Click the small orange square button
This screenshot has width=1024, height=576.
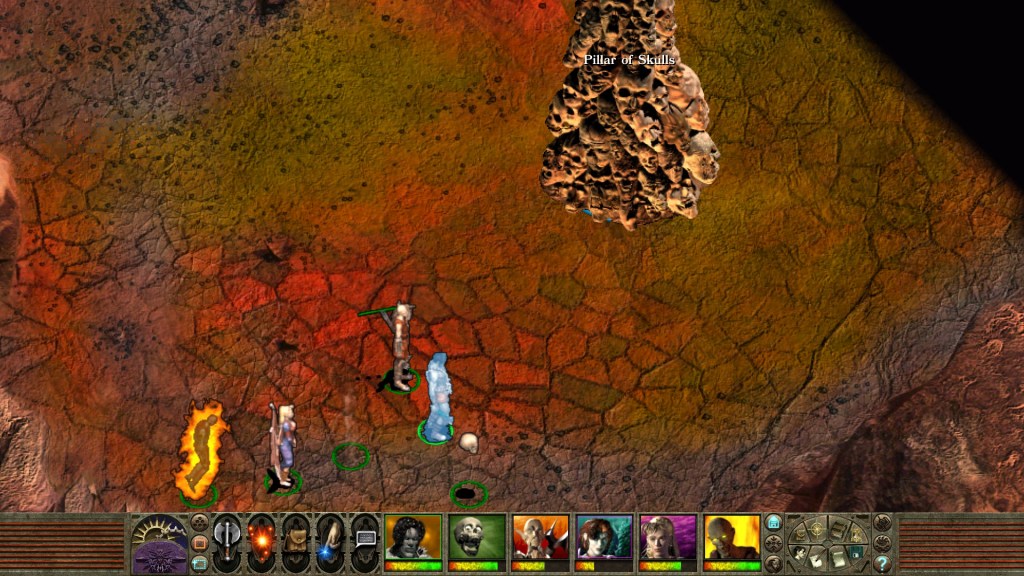pos(199,543)
